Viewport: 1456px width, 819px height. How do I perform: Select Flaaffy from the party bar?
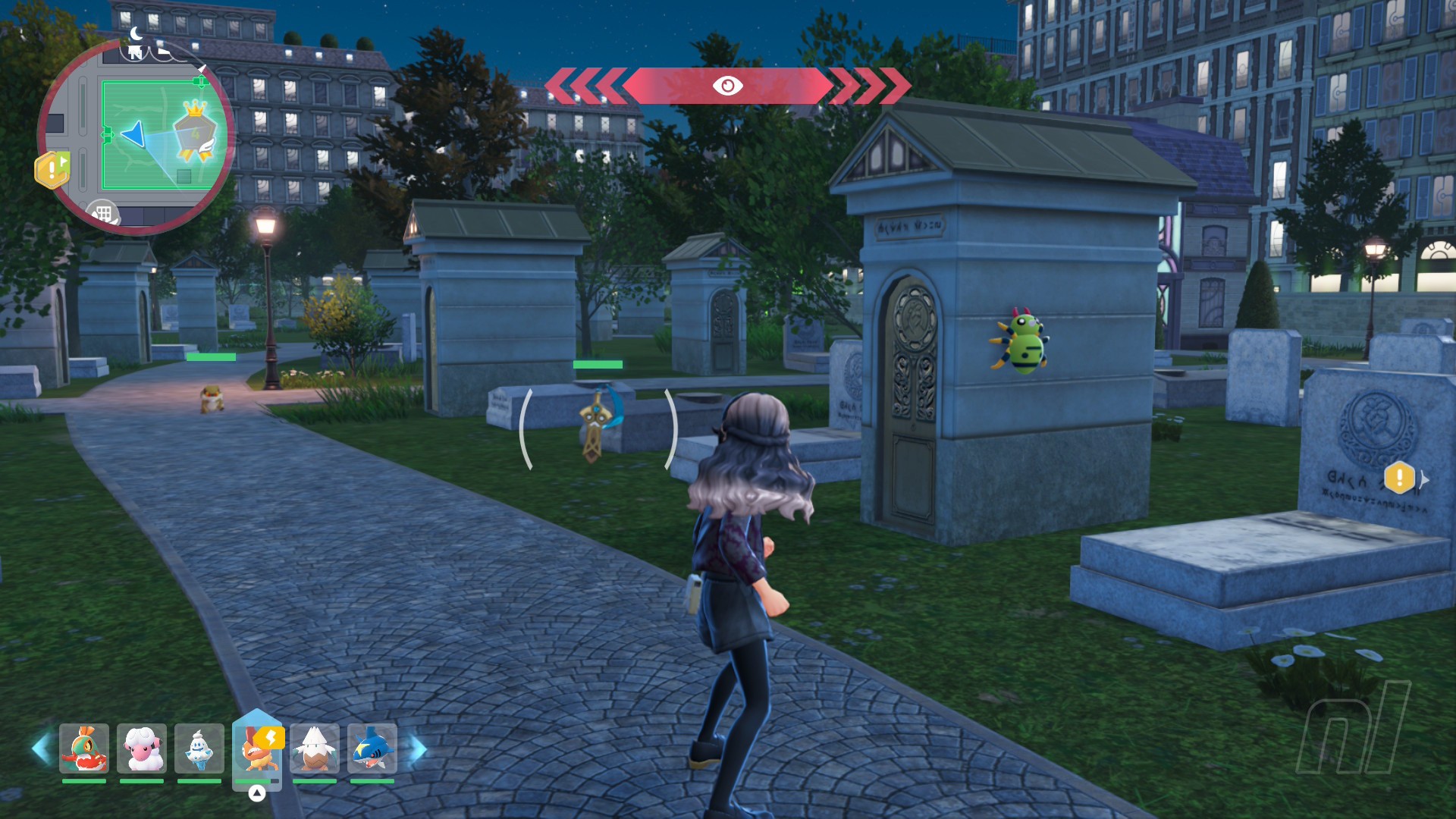click(x=142, y=748)
